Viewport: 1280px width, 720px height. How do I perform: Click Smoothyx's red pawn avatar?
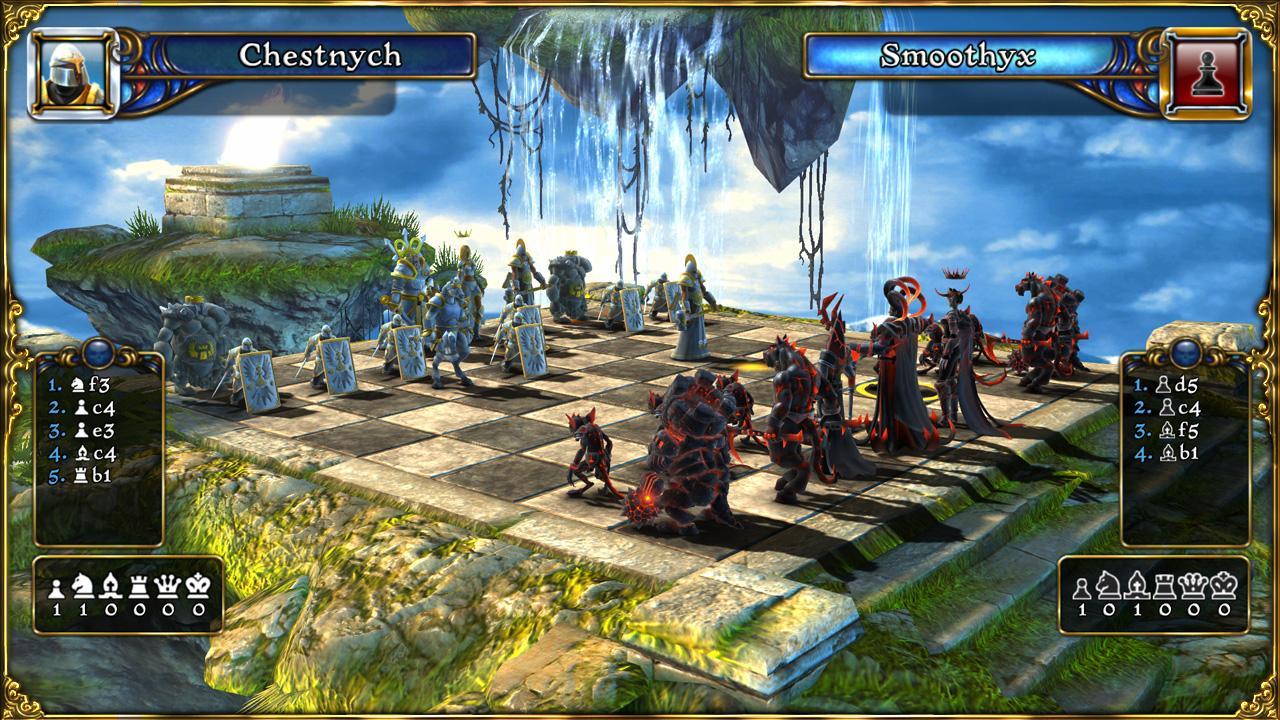[1209, 70]
